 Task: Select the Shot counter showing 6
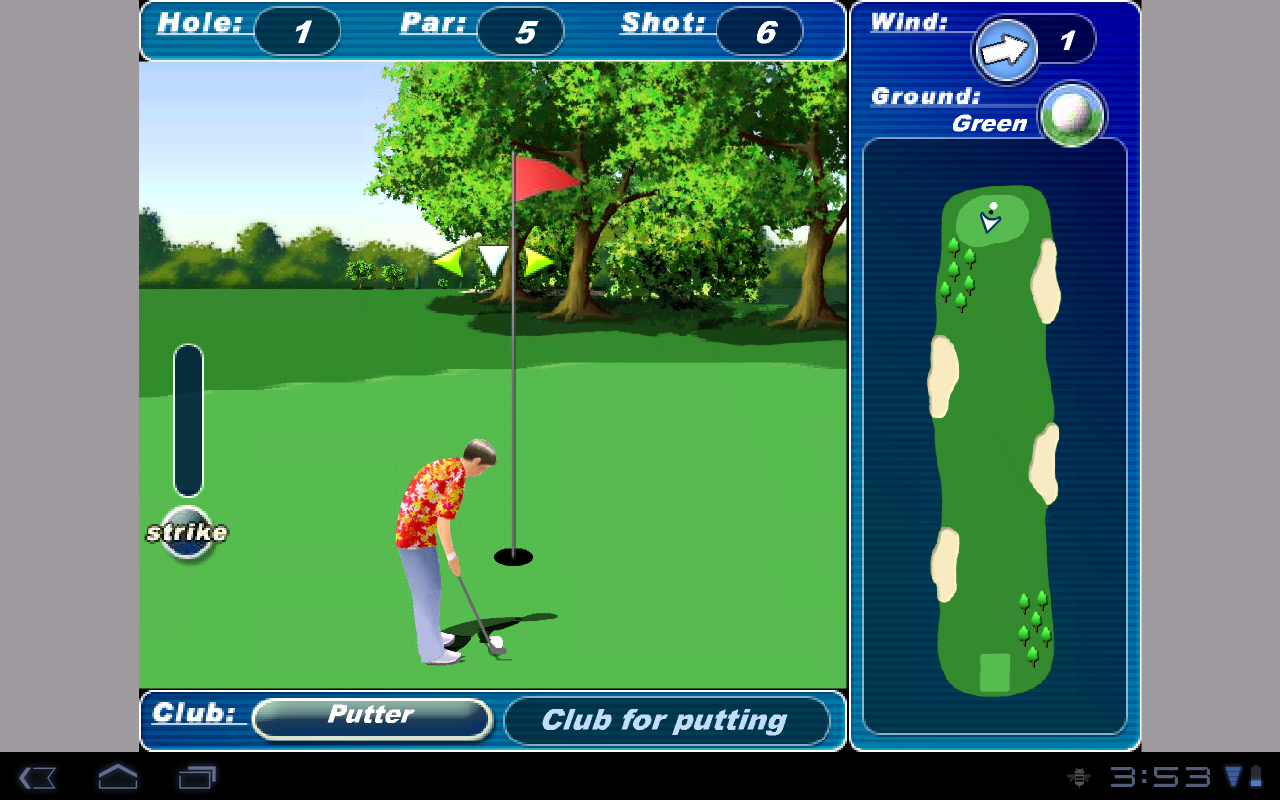761,31
